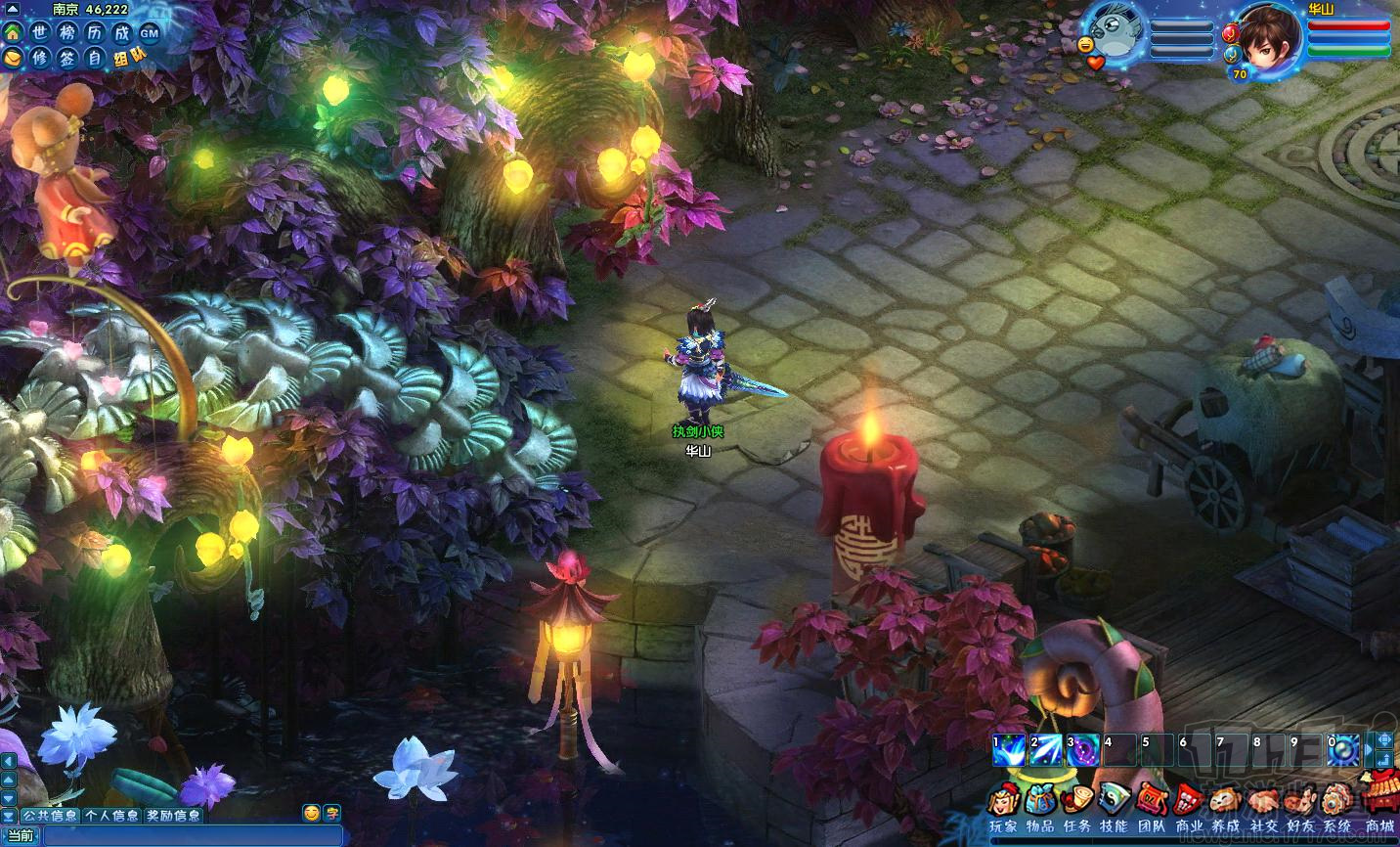Click the GM support button
The image size is (1400, 847).
point(149,33)
